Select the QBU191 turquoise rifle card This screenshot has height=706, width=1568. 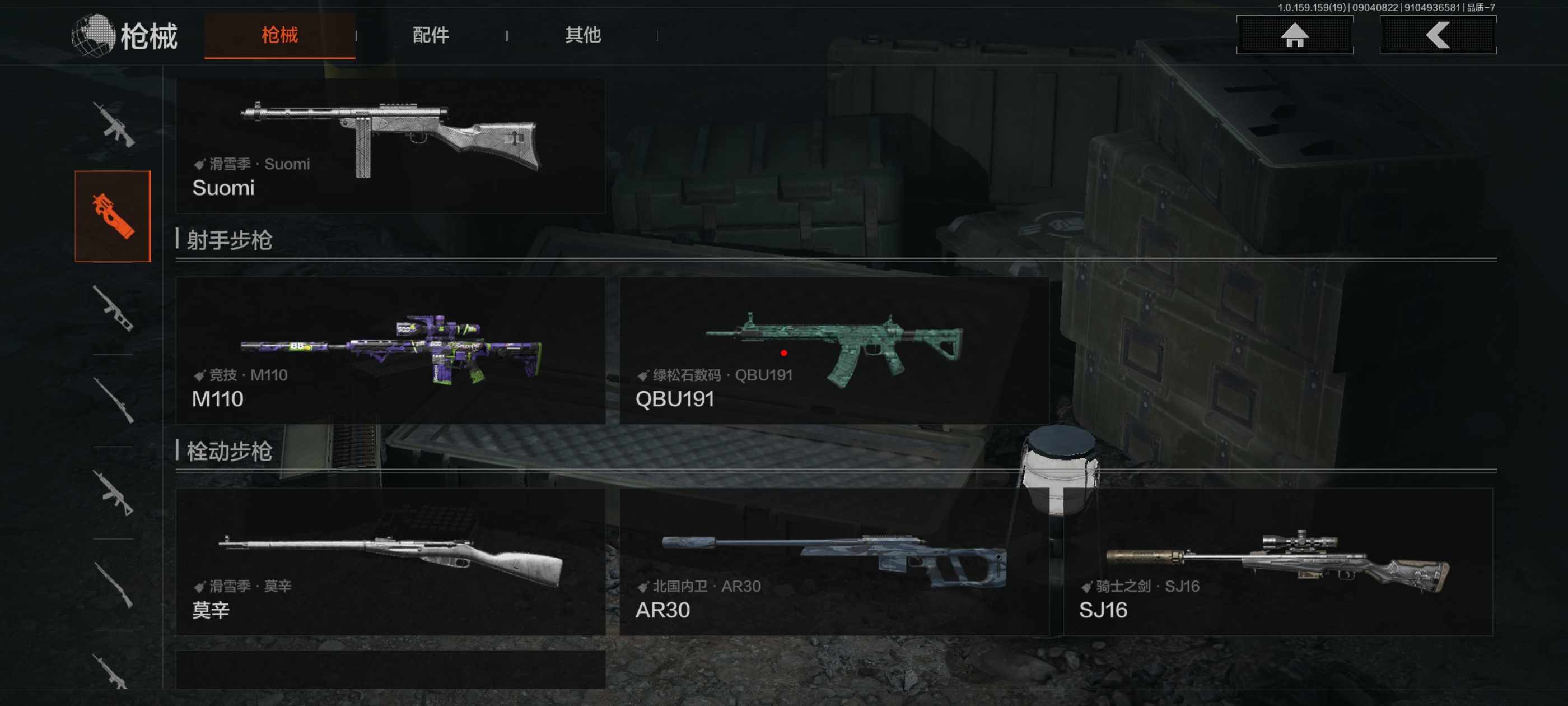point(833,351)
